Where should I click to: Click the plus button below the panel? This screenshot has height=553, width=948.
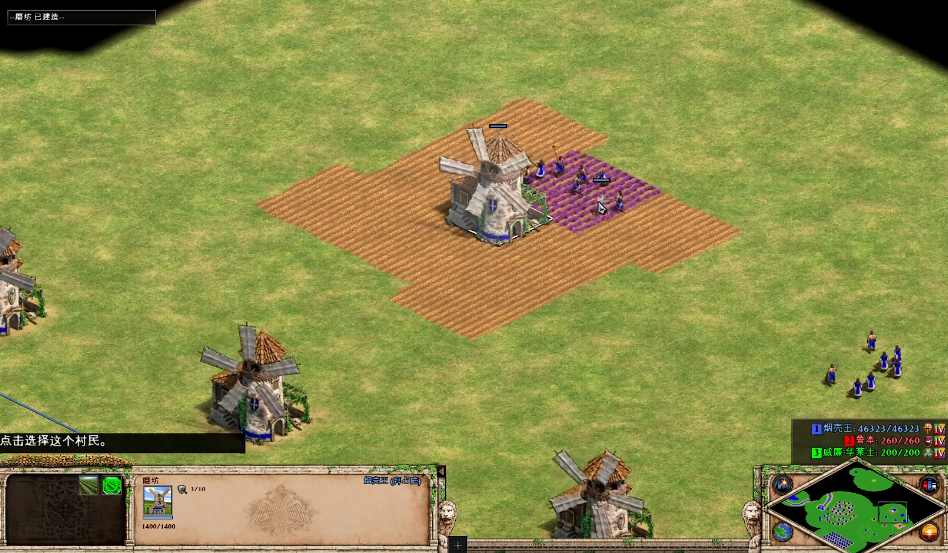tap(457, 545)
